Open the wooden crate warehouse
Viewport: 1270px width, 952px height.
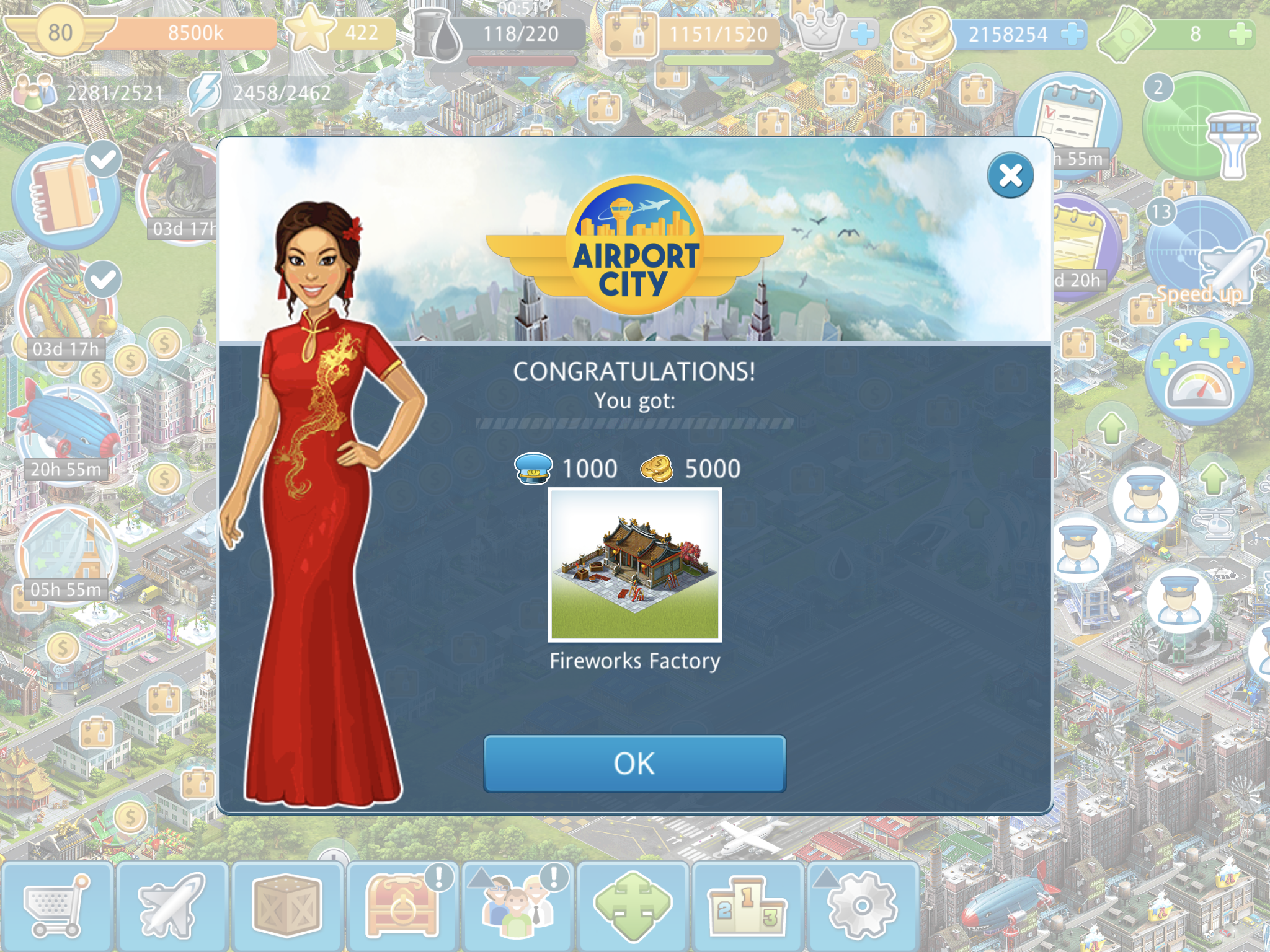pos(287,906)
